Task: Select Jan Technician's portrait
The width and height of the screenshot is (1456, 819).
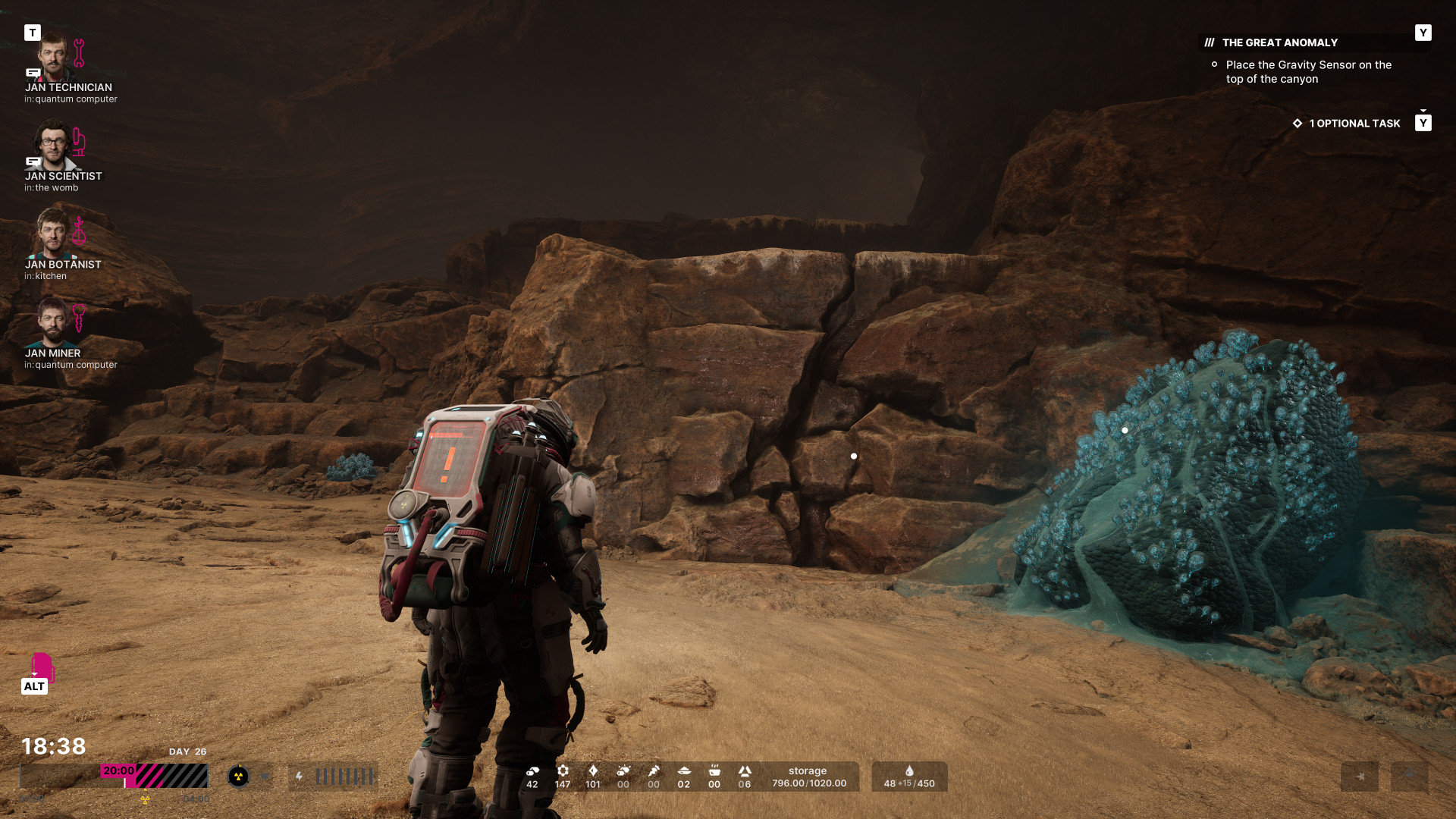Action: (53, 57)
